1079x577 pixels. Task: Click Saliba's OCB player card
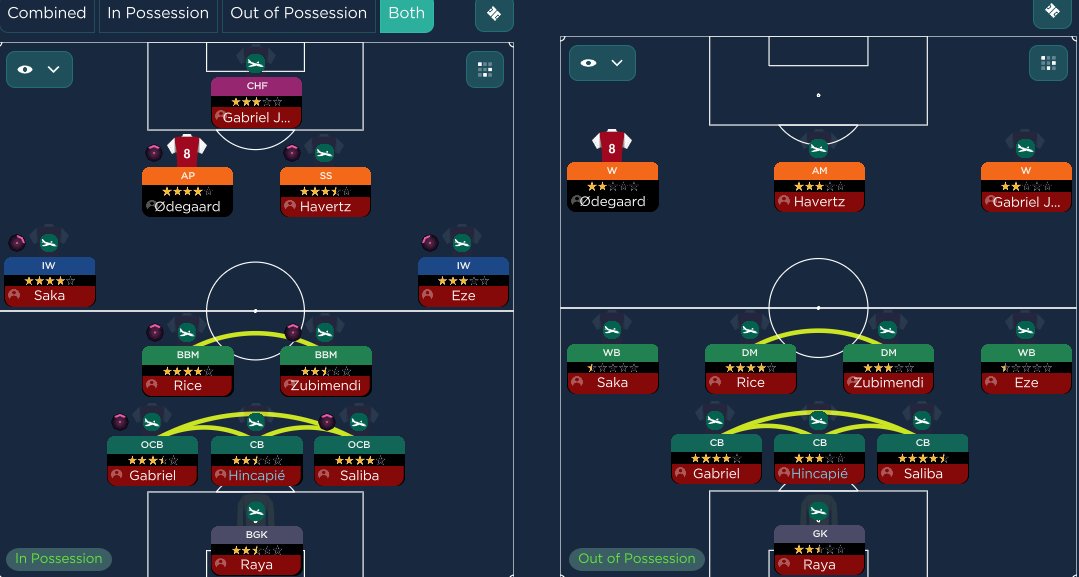click(359, 460)
